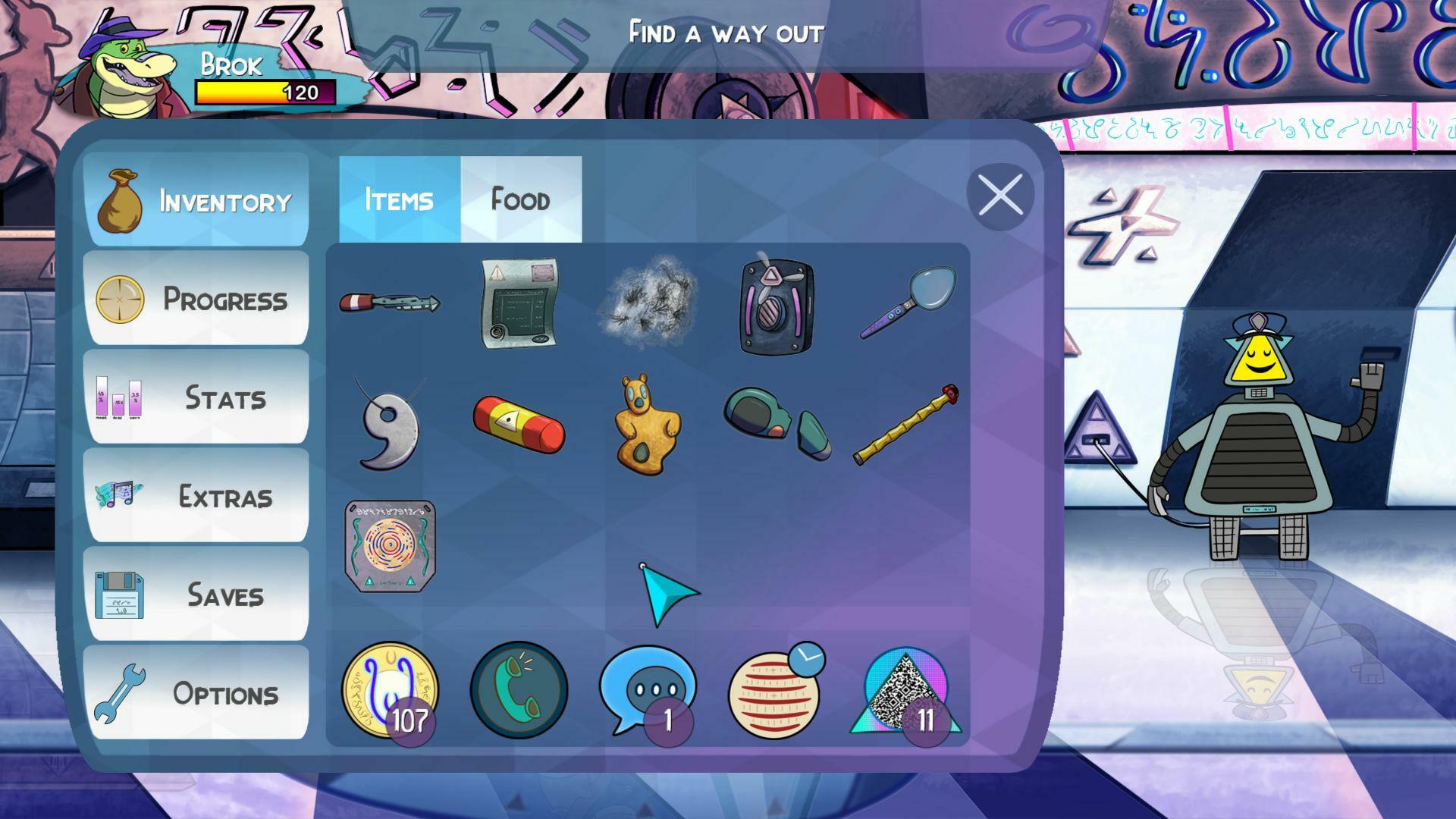Check the unread message bubble

click(648, 690)
